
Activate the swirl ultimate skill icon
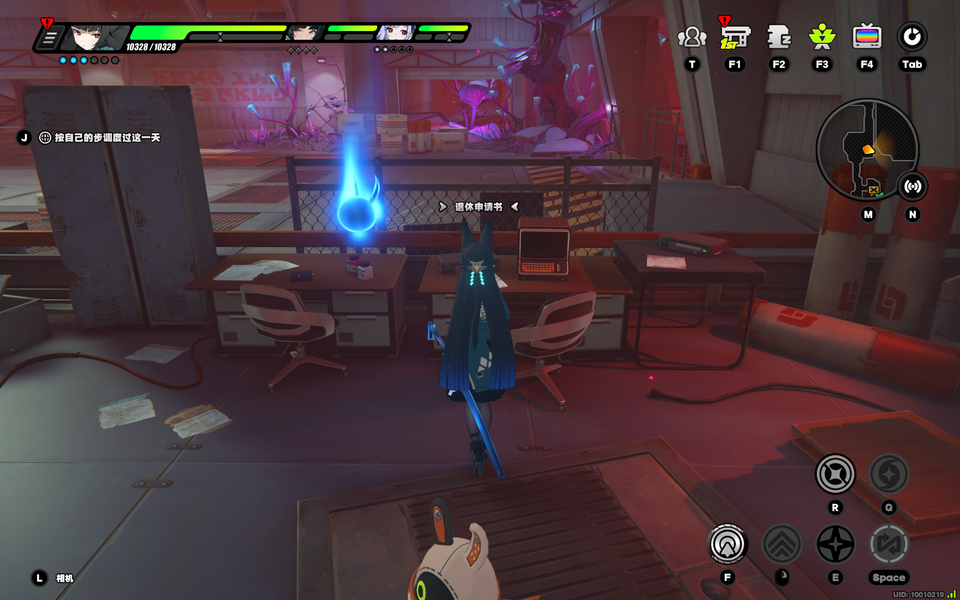pos(888,473)
